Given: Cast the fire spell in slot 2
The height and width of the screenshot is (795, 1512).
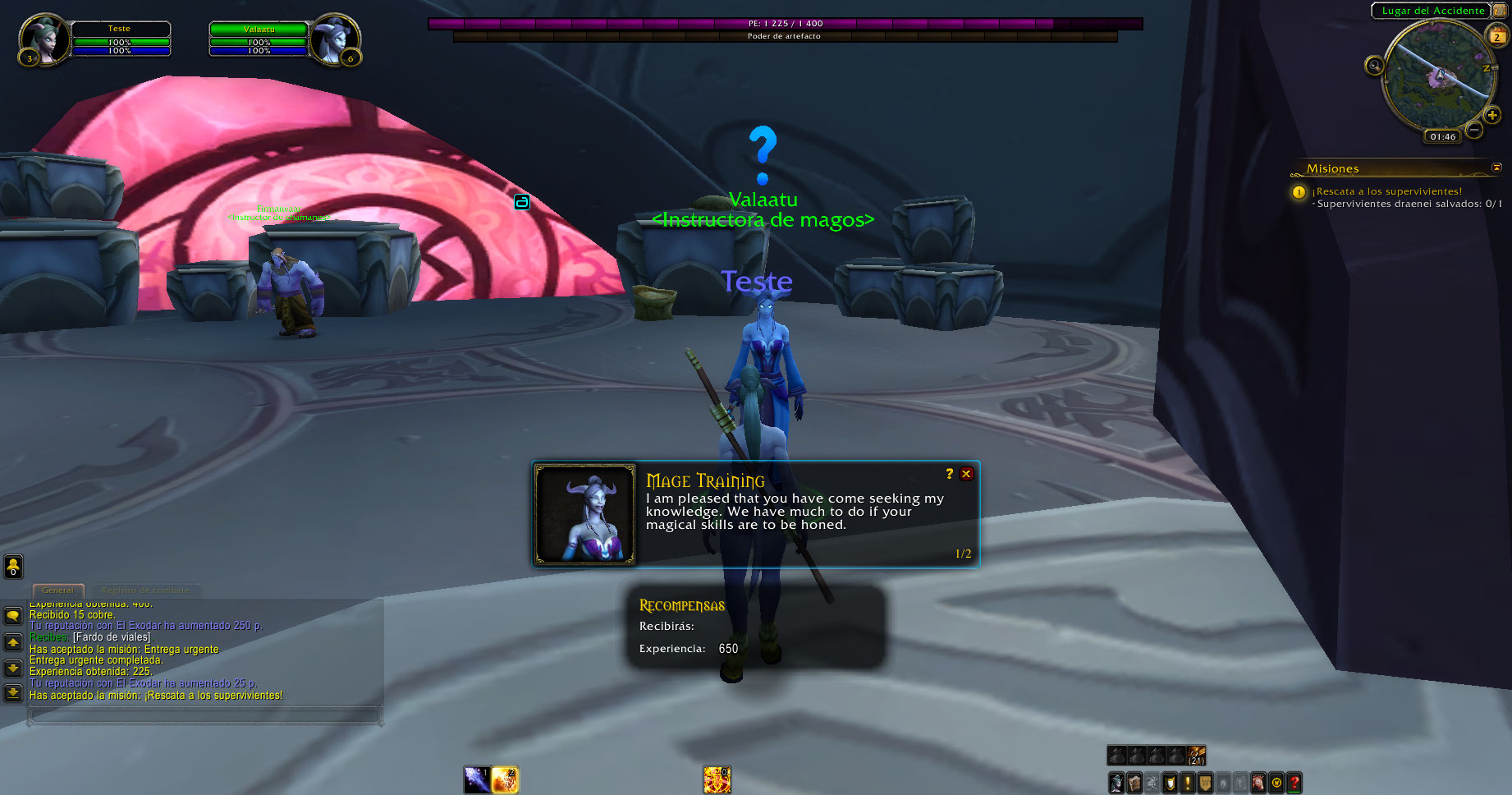Looking at the screenshot, I should click(x=505, y=779).
